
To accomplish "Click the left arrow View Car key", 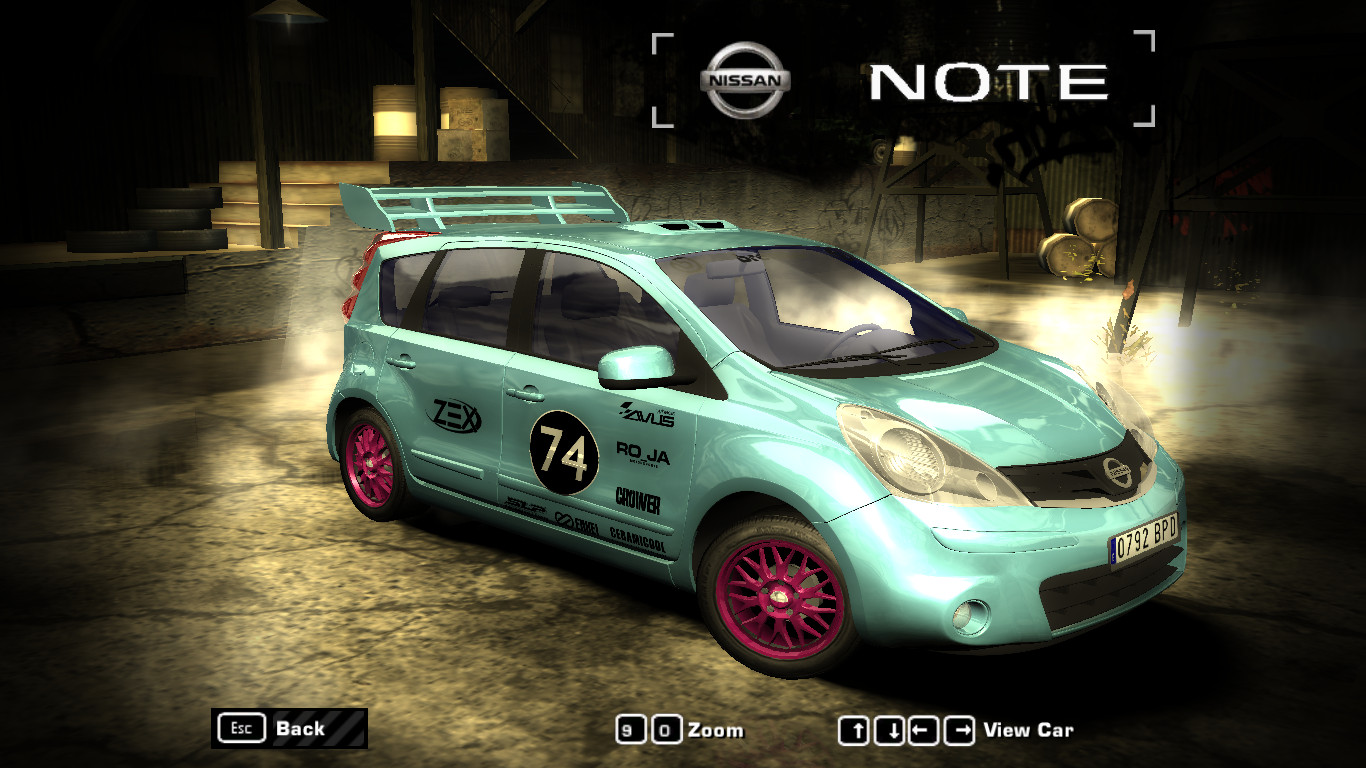I will [925, 729].
